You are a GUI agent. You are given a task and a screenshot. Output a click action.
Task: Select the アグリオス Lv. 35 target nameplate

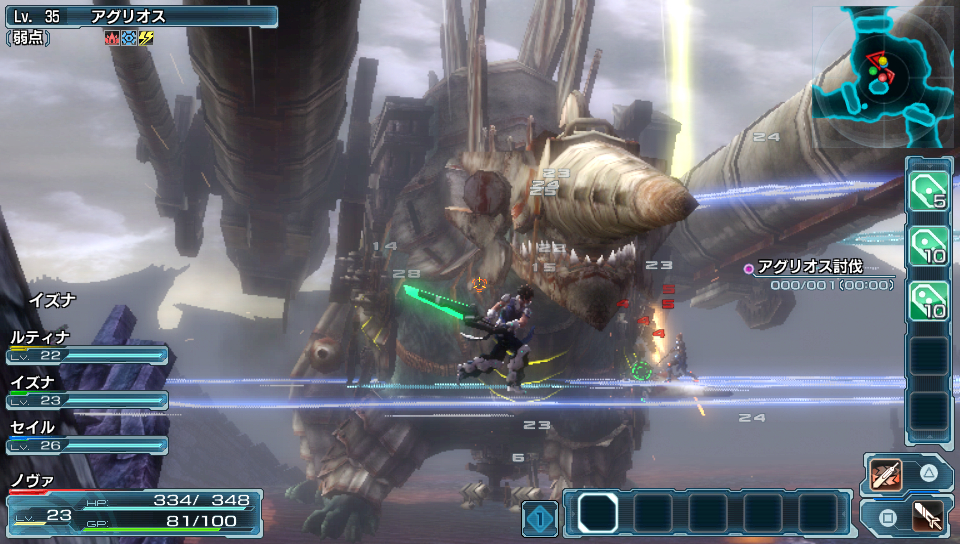(x=140, y=17)
